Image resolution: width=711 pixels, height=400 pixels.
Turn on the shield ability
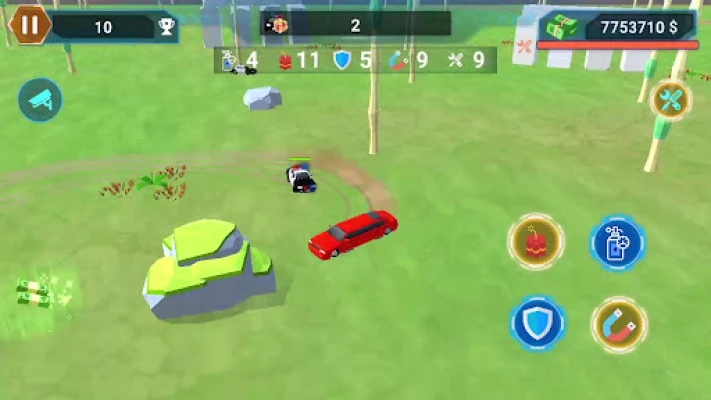[x=538, y=323]
